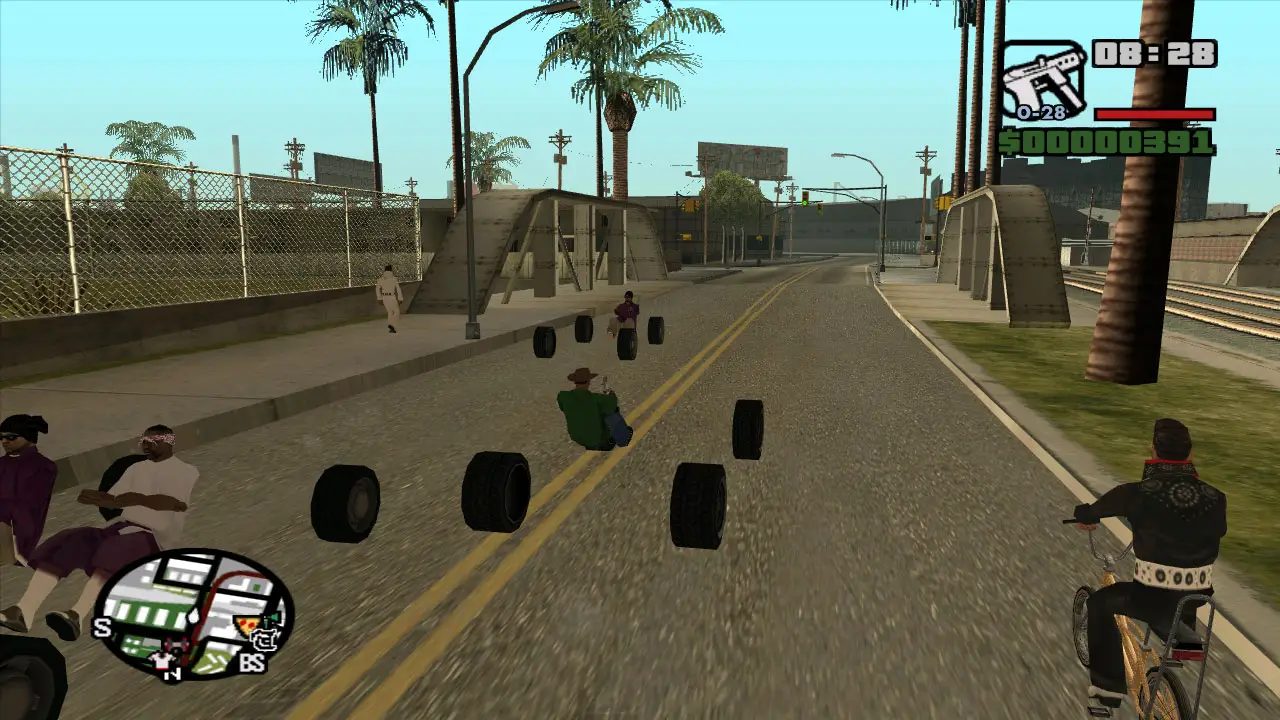Select the man seated among the tires
Image resolution: width=1280 pixels, height=720 pixels.
click(x=590, y=410)
